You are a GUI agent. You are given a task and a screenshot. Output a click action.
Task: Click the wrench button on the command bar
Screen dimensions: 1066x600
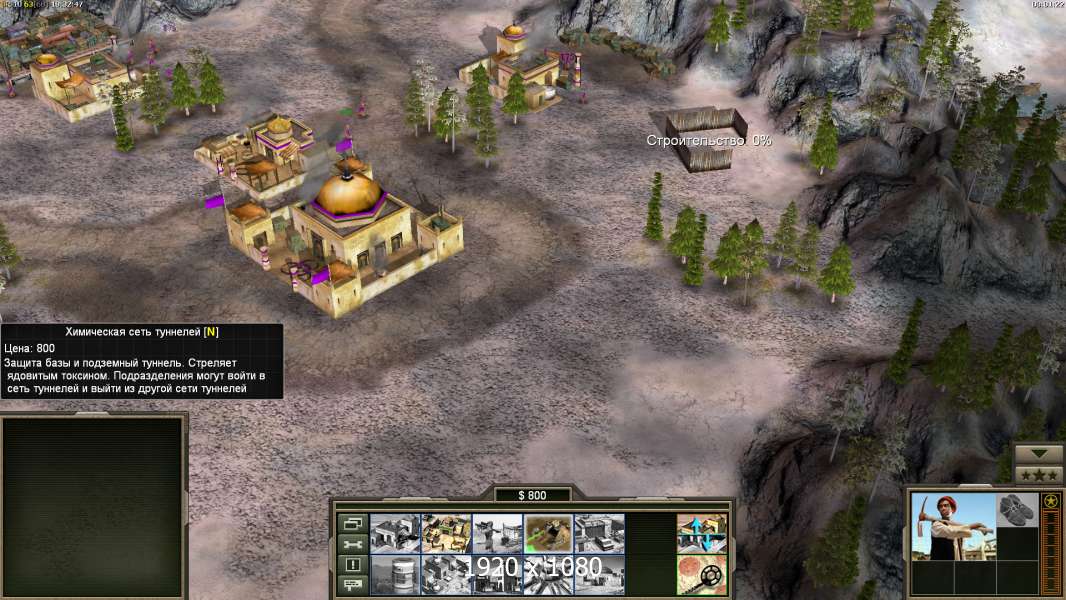pos(351,544)
